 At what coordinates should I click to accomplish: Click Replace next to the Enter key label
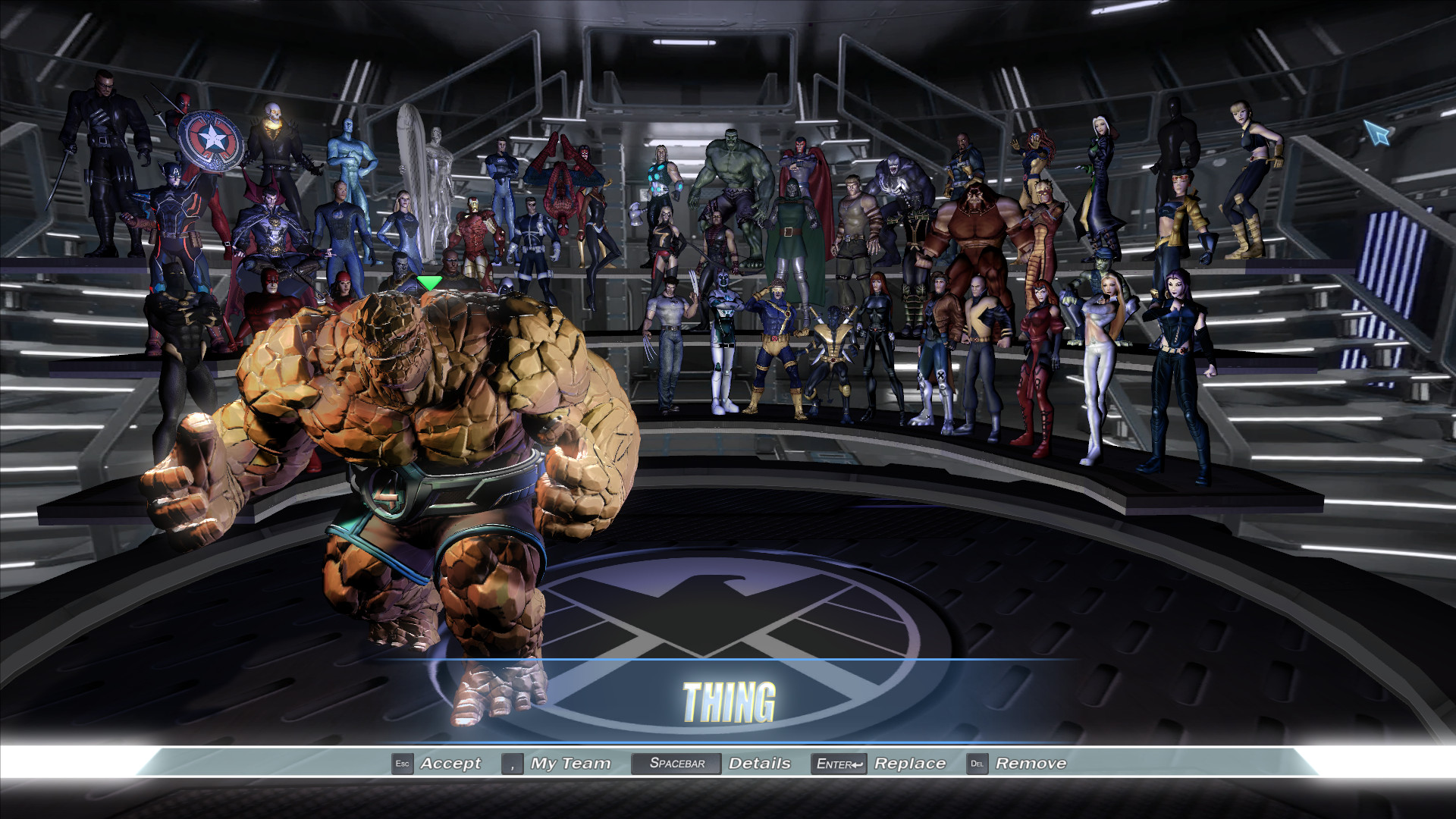pyautogui.click(x=910, y=764)
